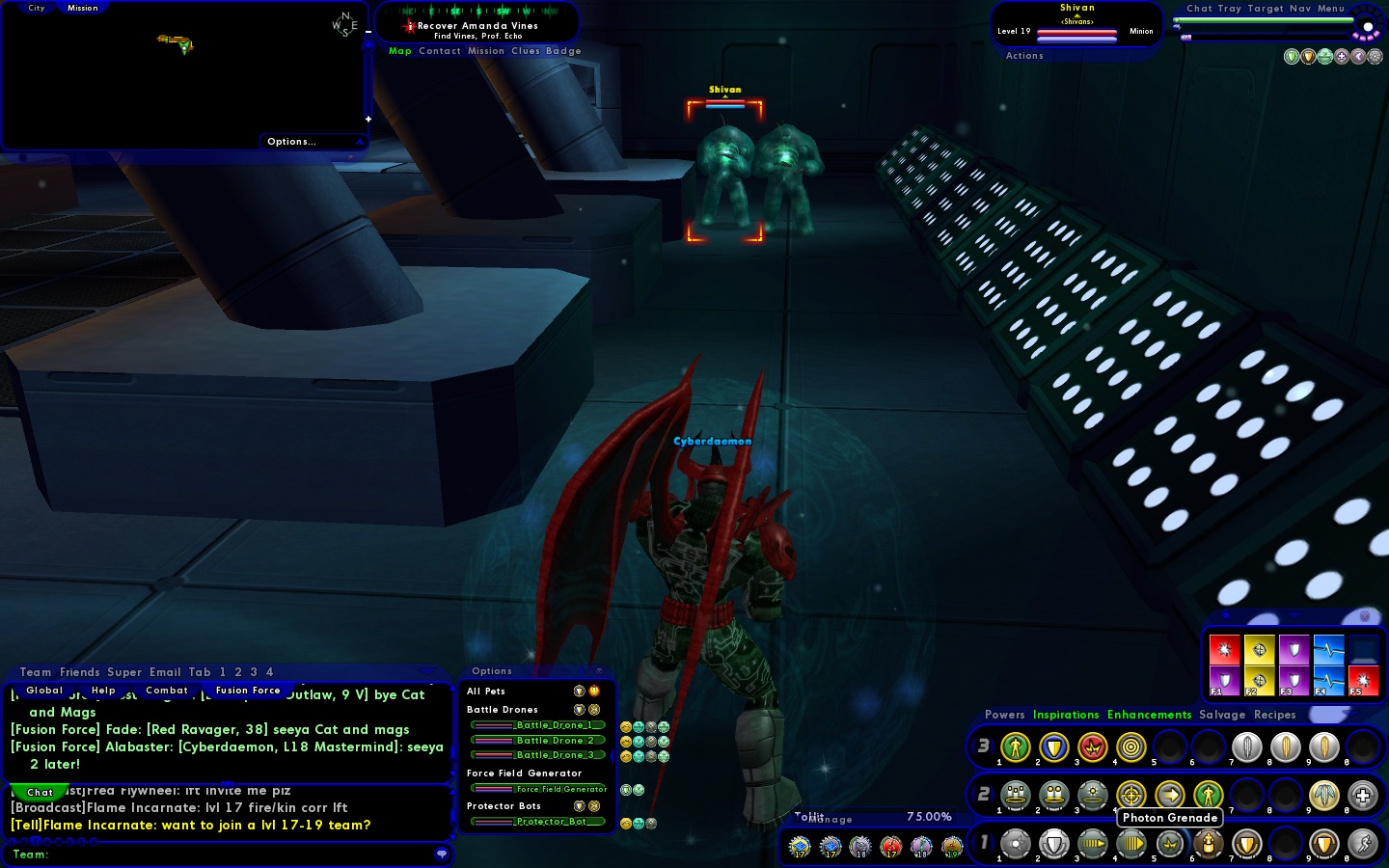Toggle the Nav window
Screen dimensions: 1389x868
click(x=1300, y=9)
